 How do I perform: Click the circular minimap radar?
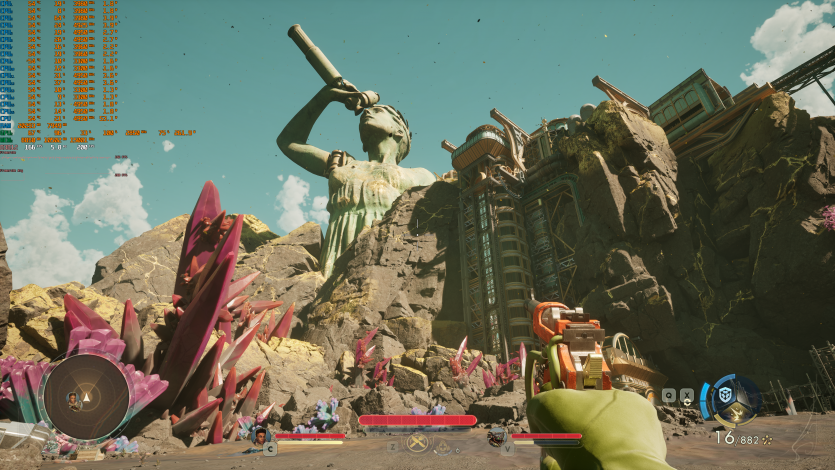[x=85, y=397]
